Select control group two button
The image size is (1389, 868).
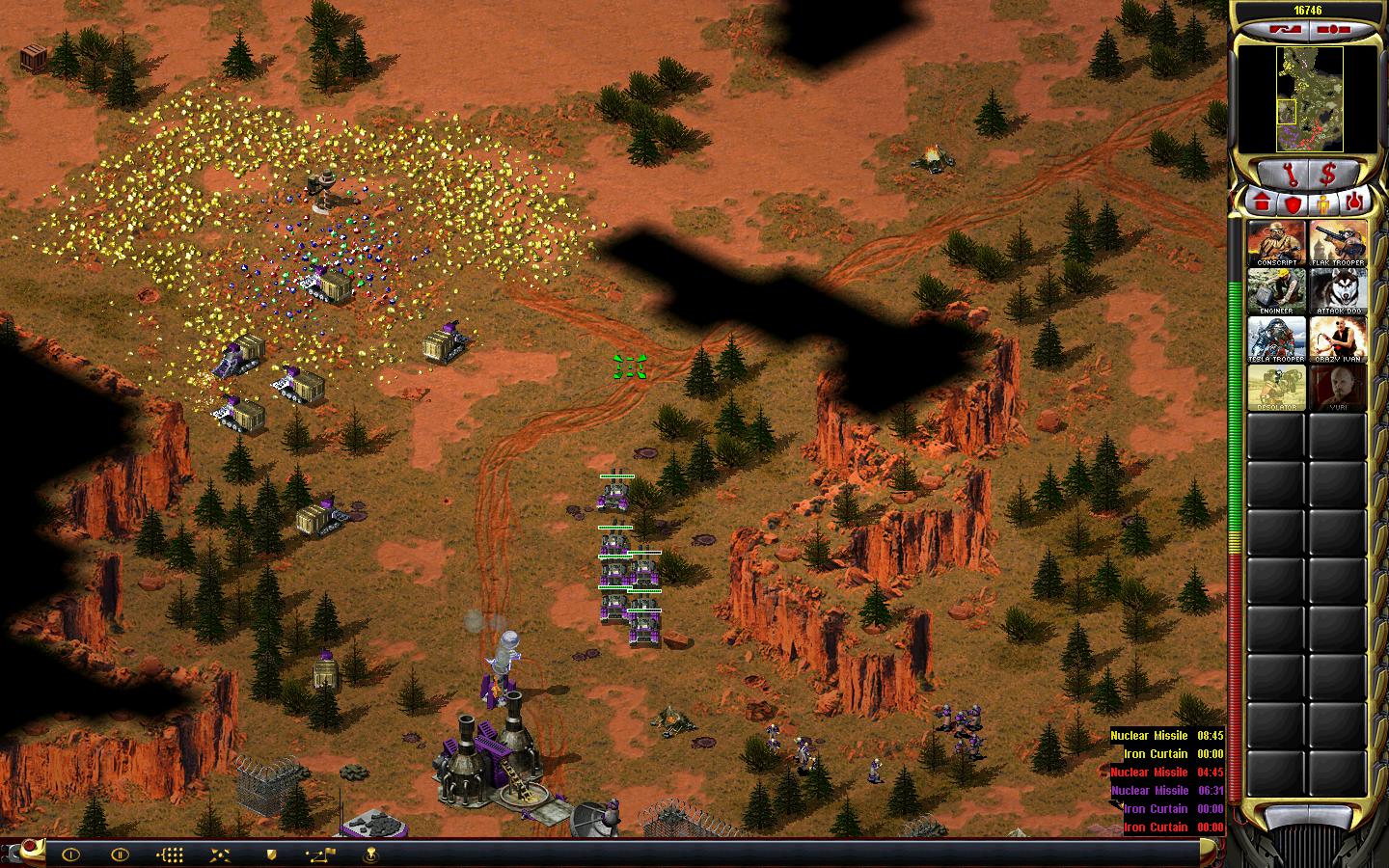tap(120, 854)
